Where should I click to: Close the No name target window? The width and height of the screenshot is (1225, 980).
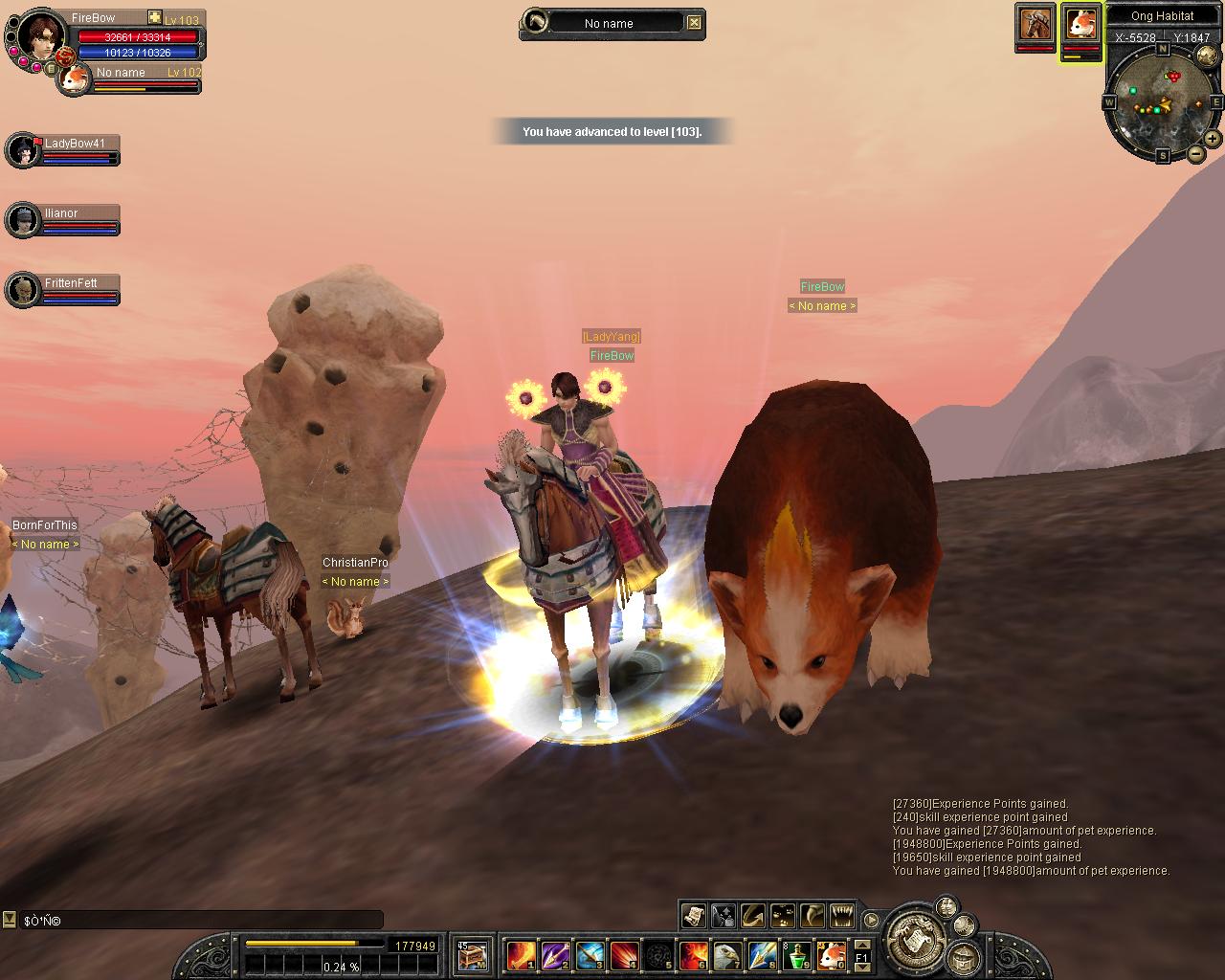coord(695,23)
